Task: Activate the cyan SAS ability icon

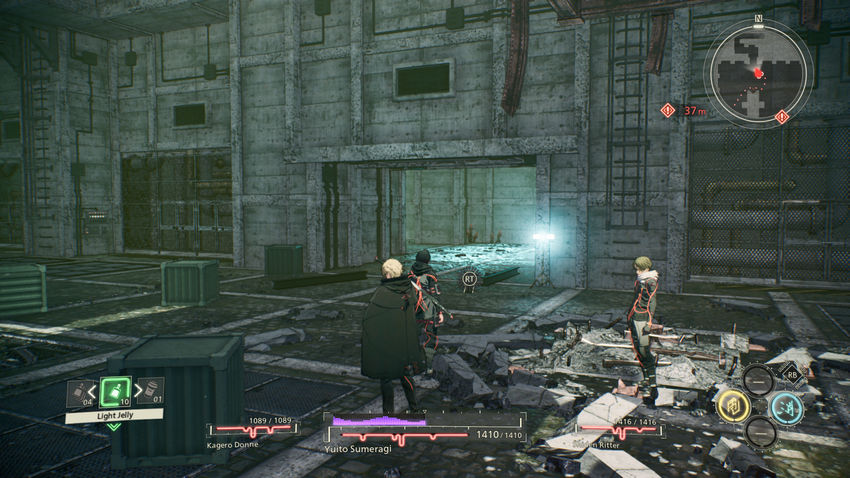Action: [x=786, y=407]
